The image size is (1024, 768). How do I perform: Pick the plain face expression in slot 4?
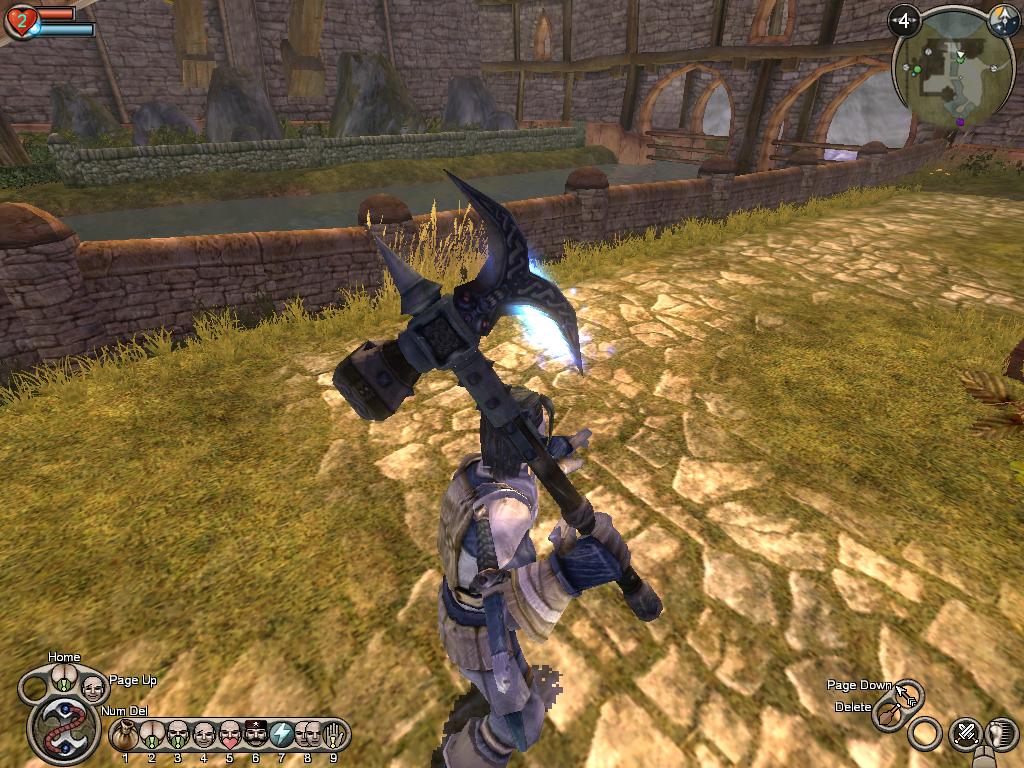tap(204, 736)
